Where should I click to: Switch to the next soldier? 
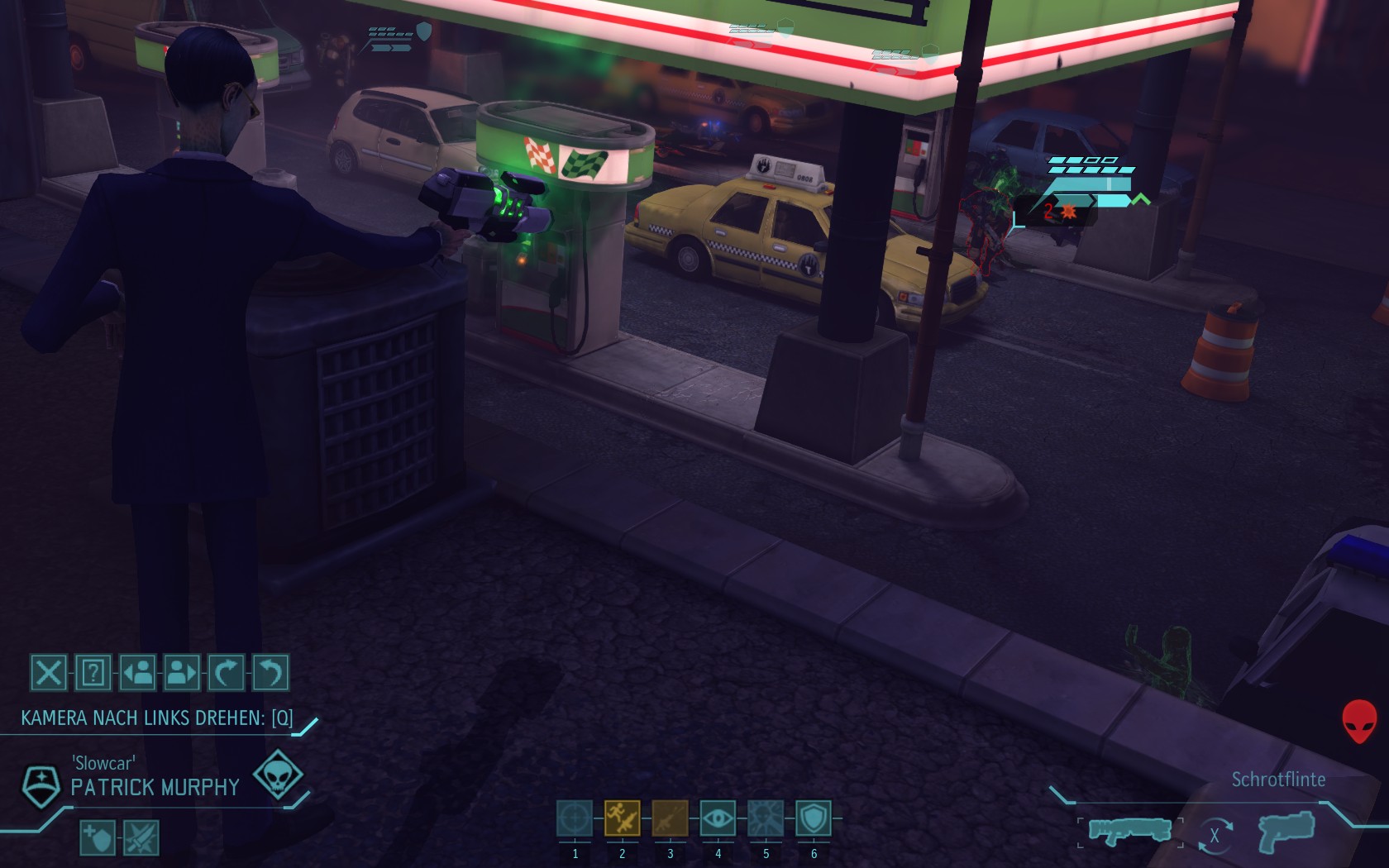182,672
